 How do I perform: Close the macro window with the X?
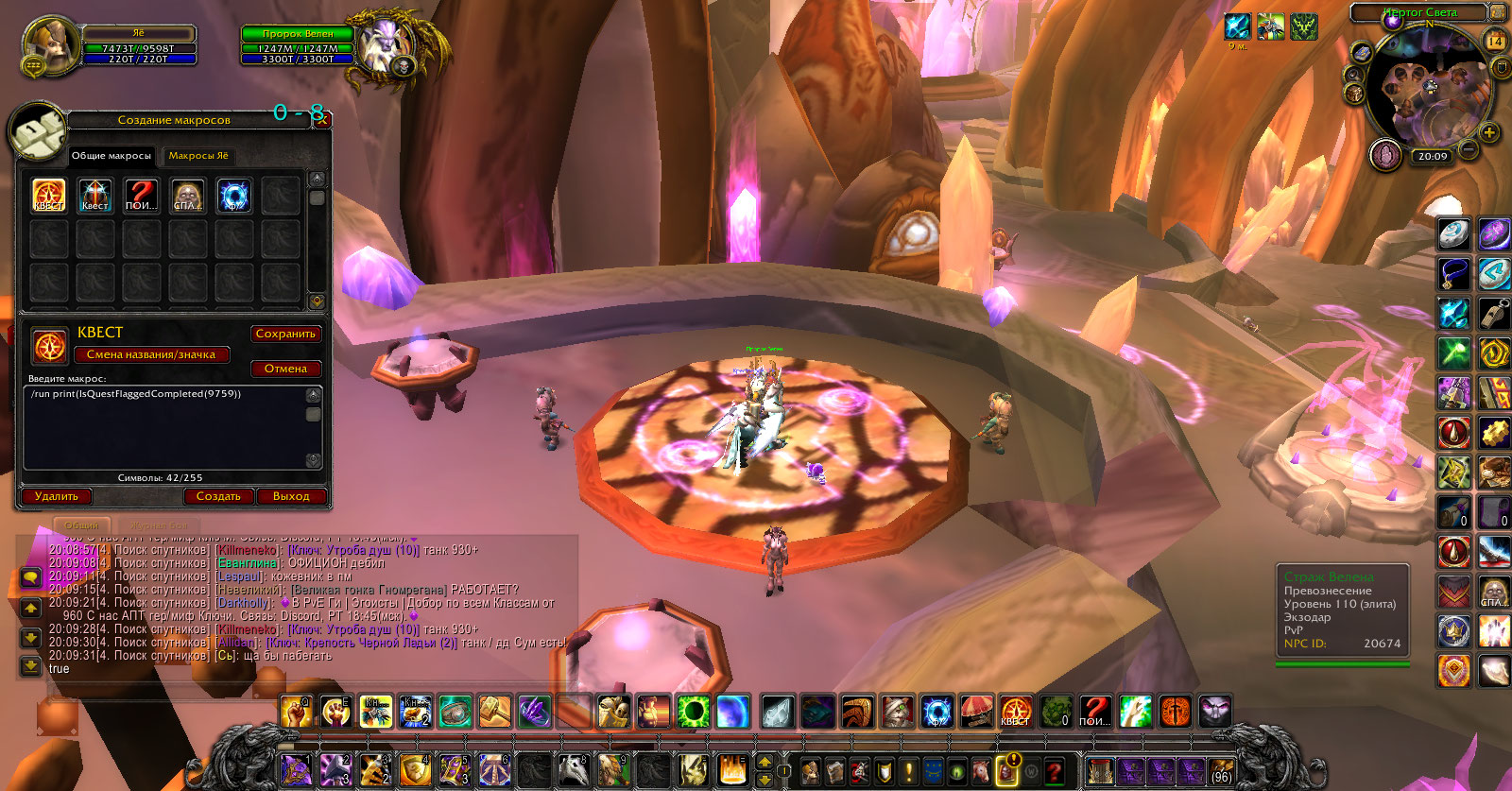(321, 119)
